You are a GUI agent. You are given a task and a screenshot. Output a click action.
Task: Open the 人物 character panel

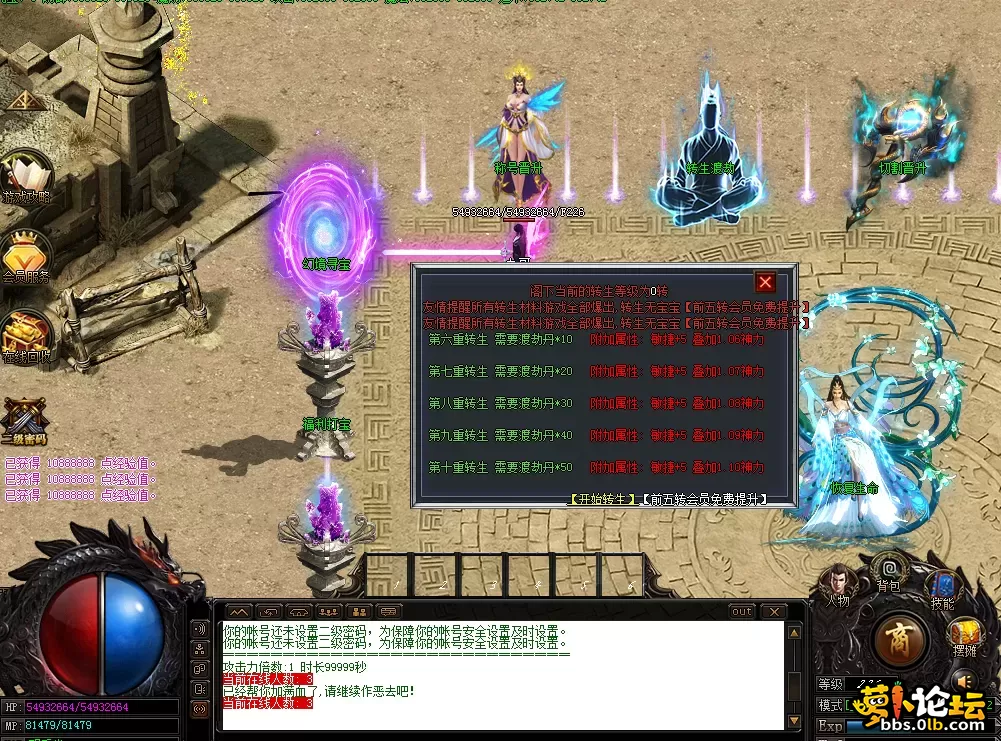[836, 584]
